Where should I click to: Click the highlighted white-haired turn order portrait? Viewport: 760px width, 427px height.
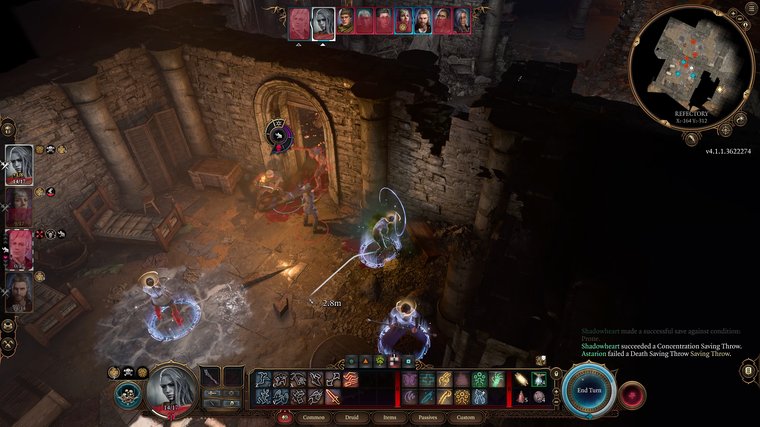(323, 22)
